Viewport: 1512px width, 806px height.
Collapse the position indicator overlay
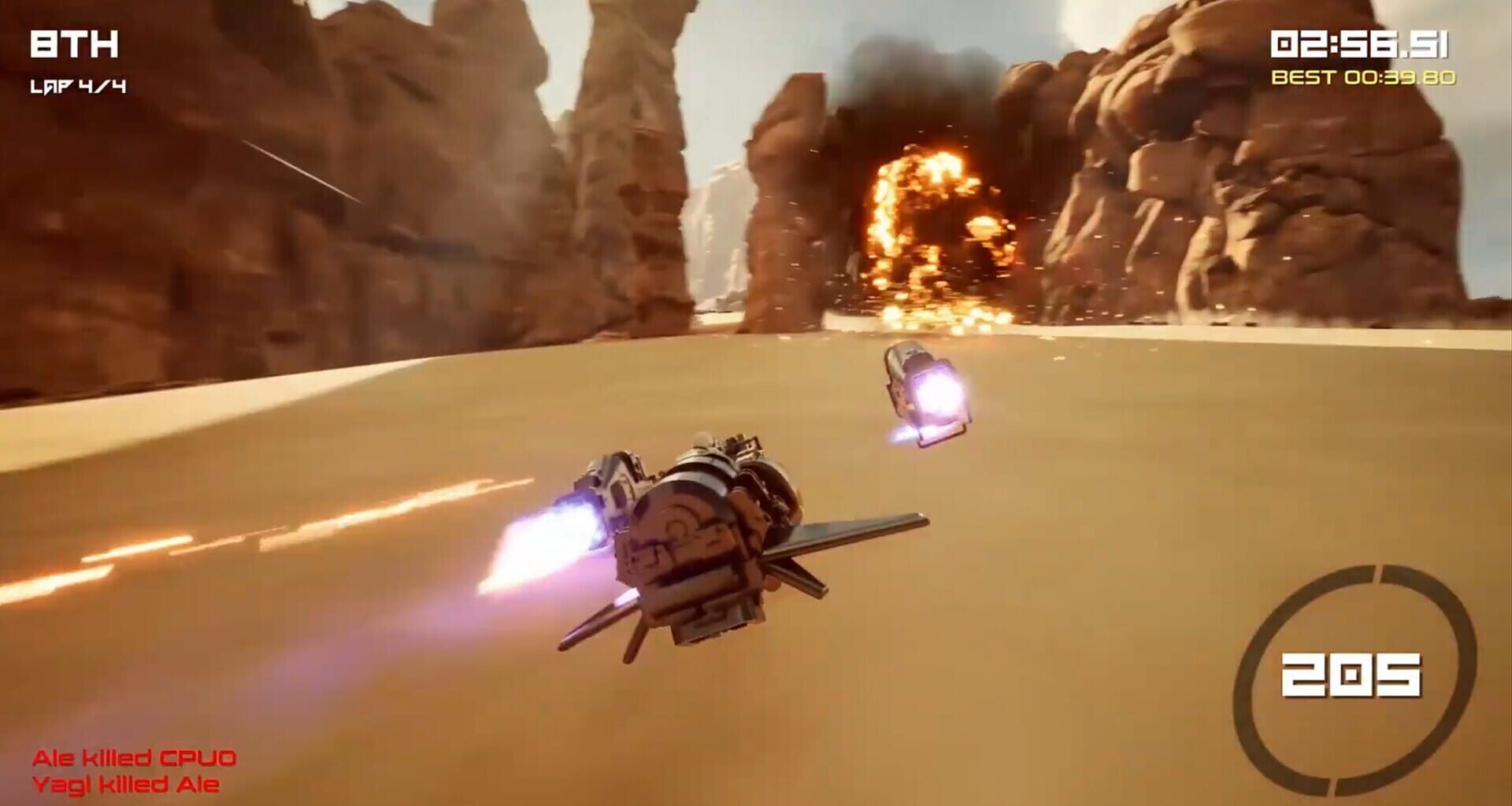(75, 45)
